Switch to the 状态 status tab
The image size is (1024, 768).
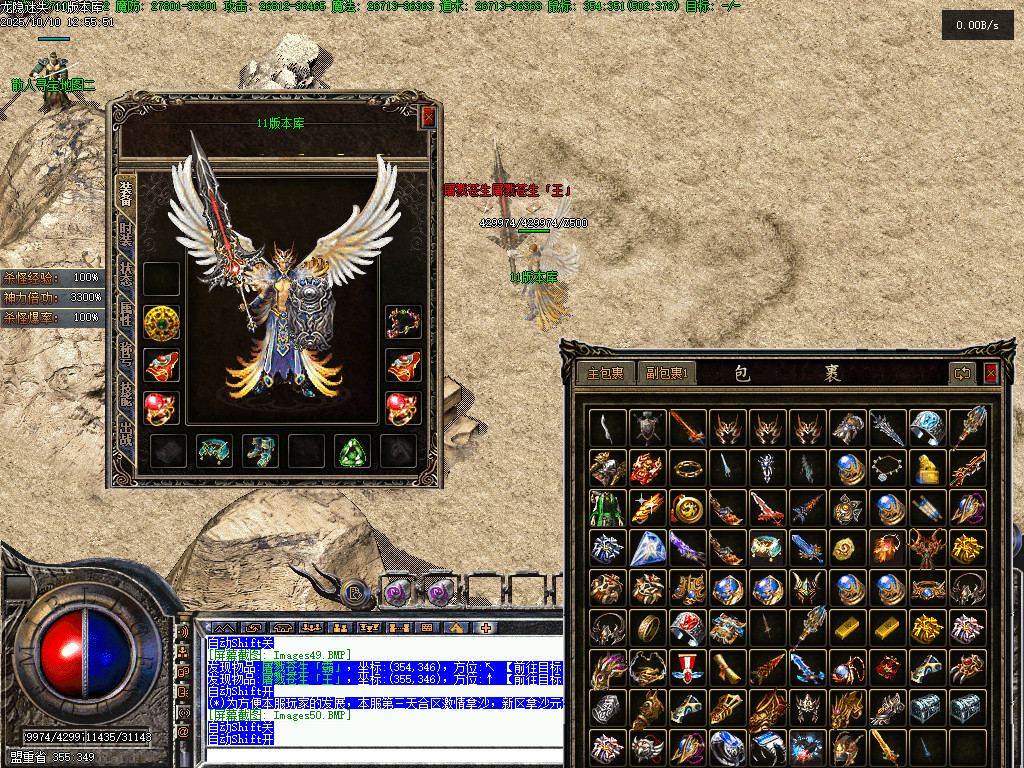coord(126,277)
